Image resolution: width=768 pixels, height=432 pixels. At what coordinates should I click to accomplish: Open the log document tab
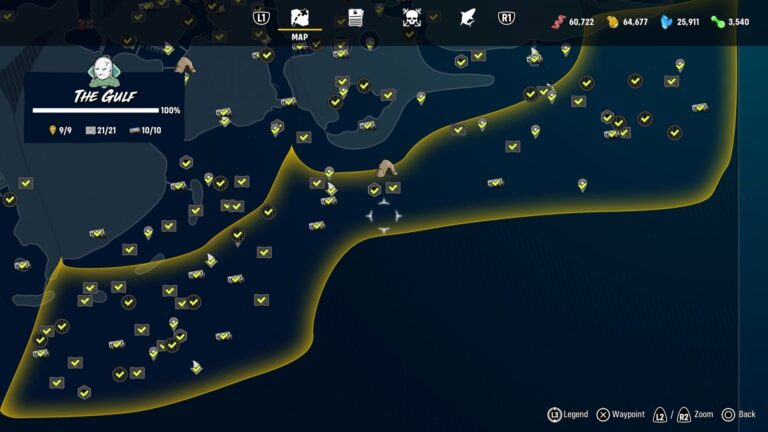coord(355,17)
